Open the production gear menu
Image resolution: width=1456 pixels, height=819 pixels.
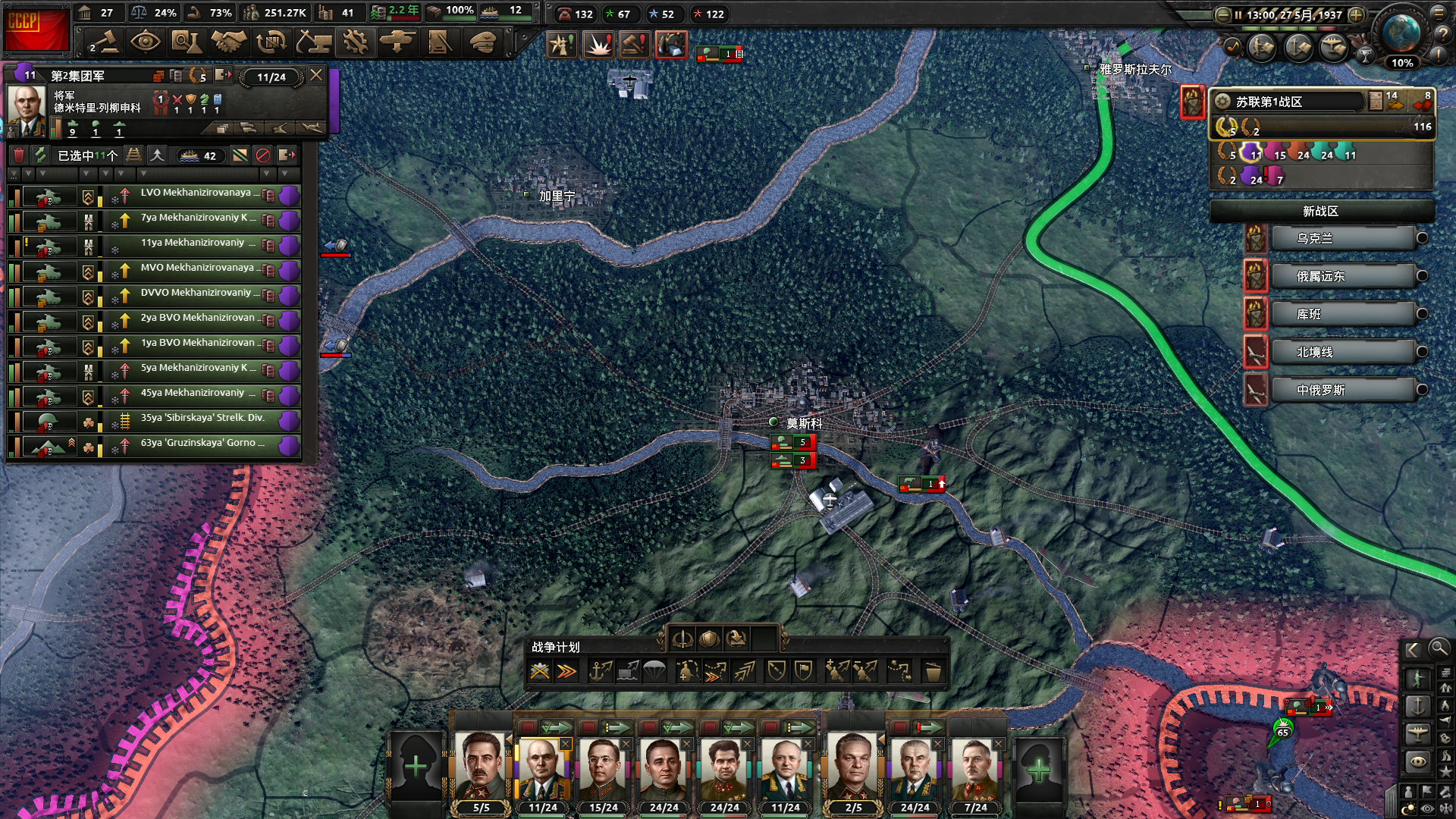click(354, 42)
